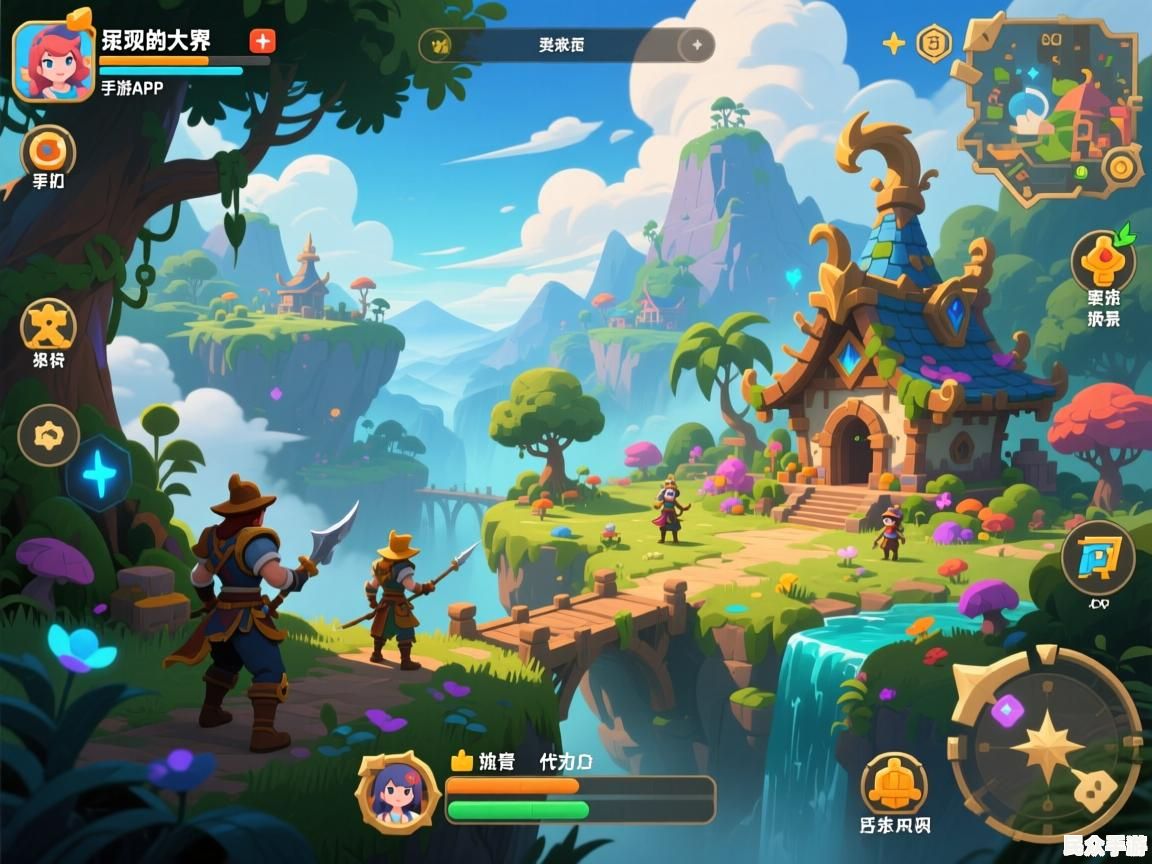Click the round gold button on the minimap corner
This screenshot has height=864, width=1152.
1122,167
